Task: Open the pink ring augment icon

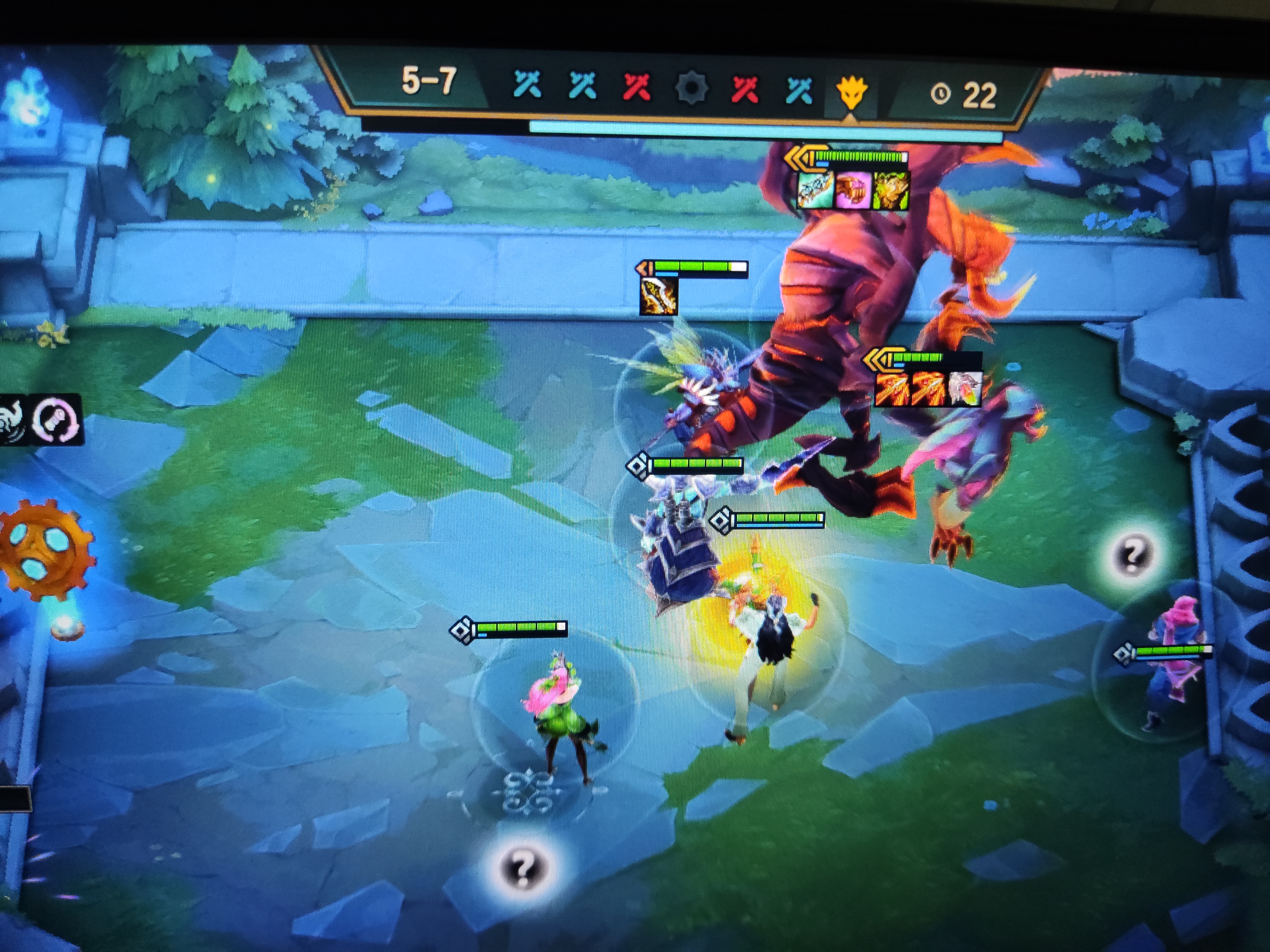Action: [x=55, y=419]
